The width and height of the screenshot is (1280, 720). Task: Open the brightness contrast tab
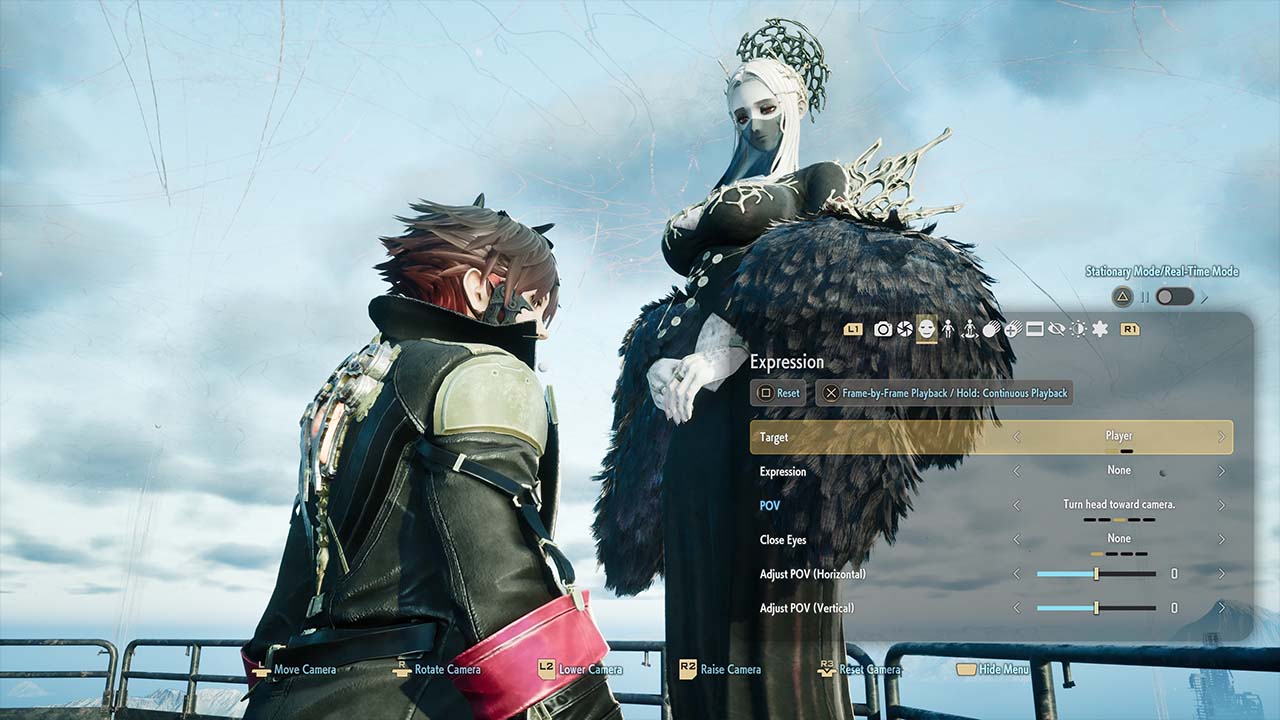pos(1078,329)
